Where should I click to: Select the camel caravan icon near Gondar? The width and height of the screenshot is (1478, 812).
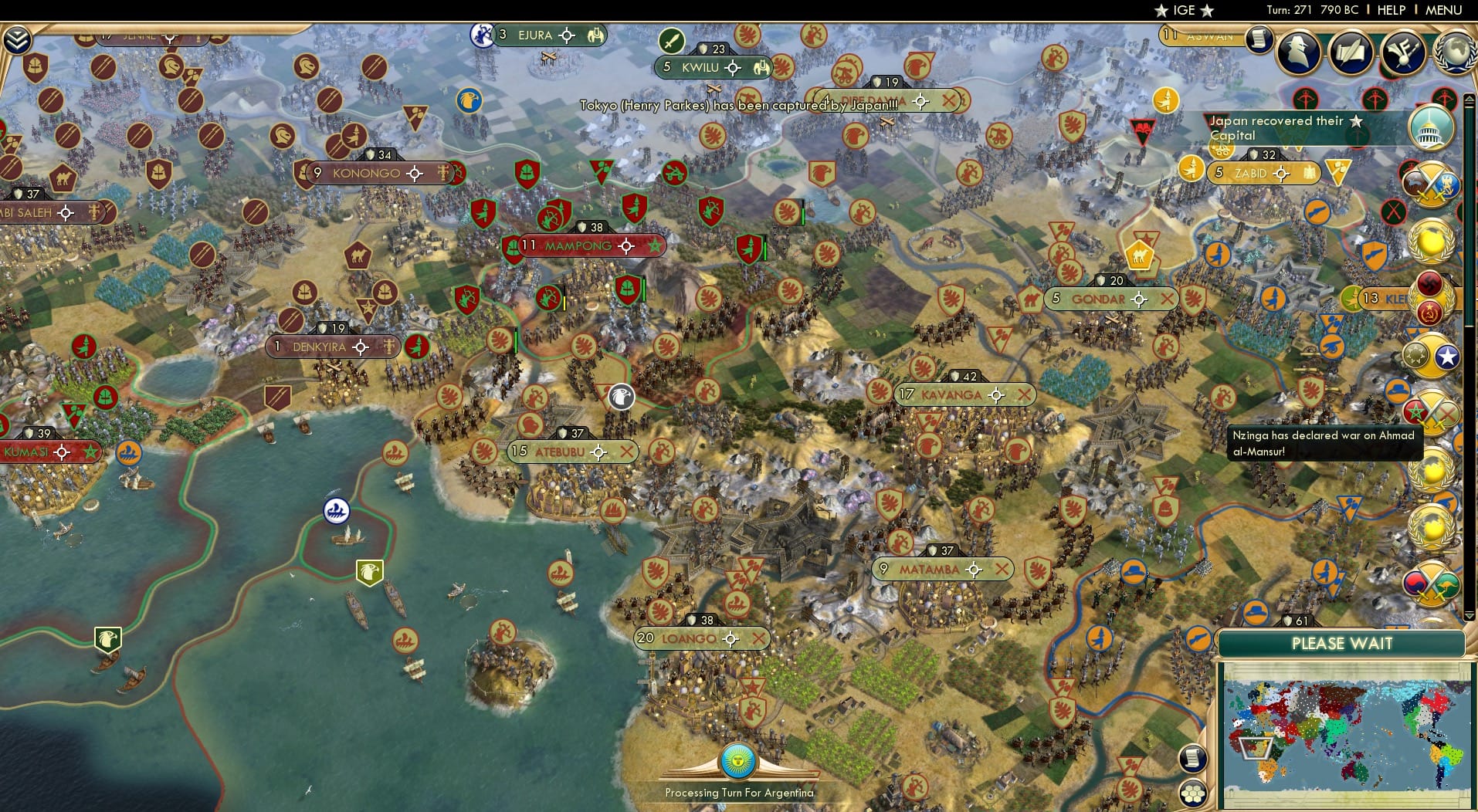[1141, 255]
